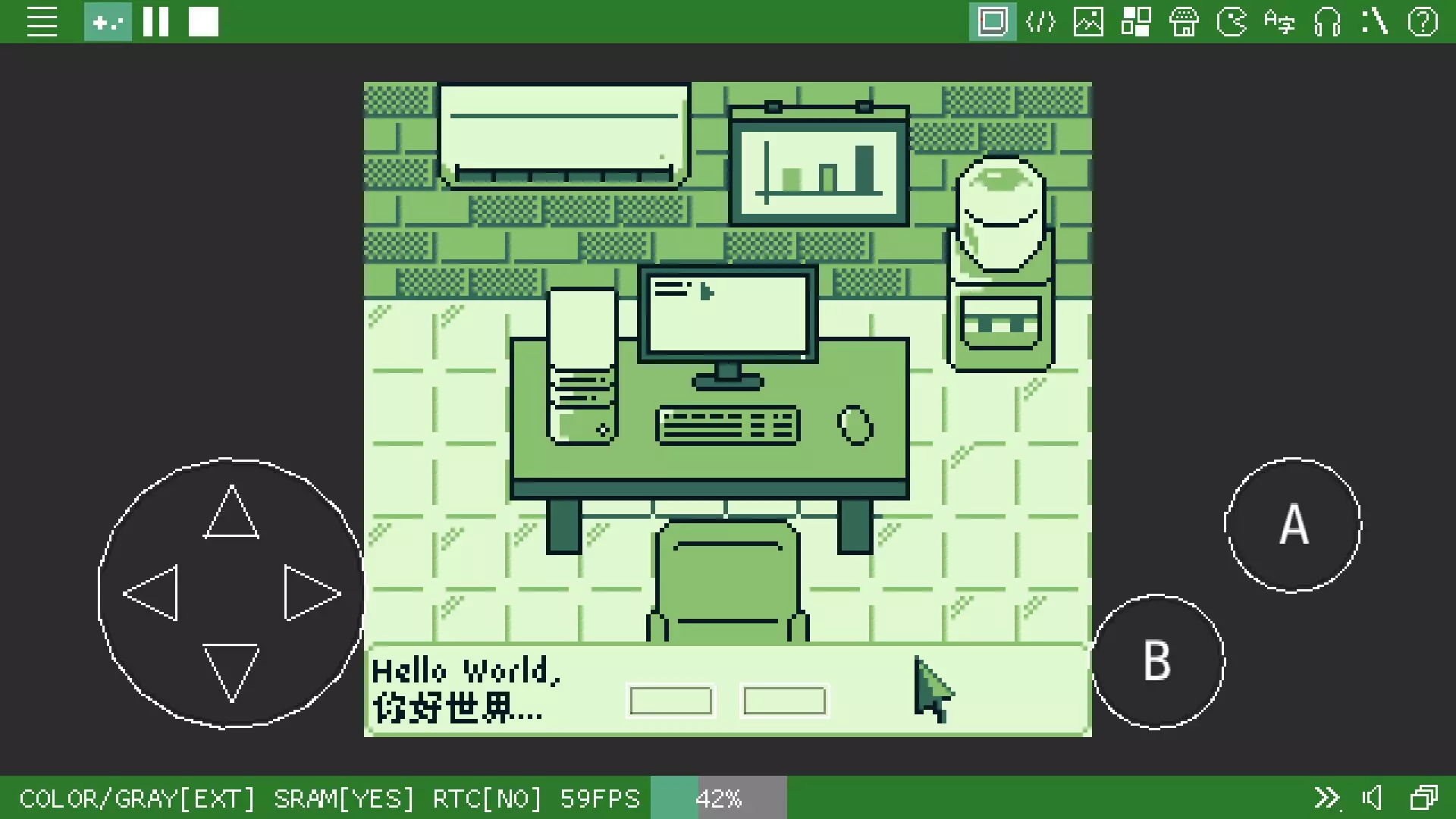Toggle the fast-forward double arrow
The image size is (1456, 819).
coord(1326,798)
